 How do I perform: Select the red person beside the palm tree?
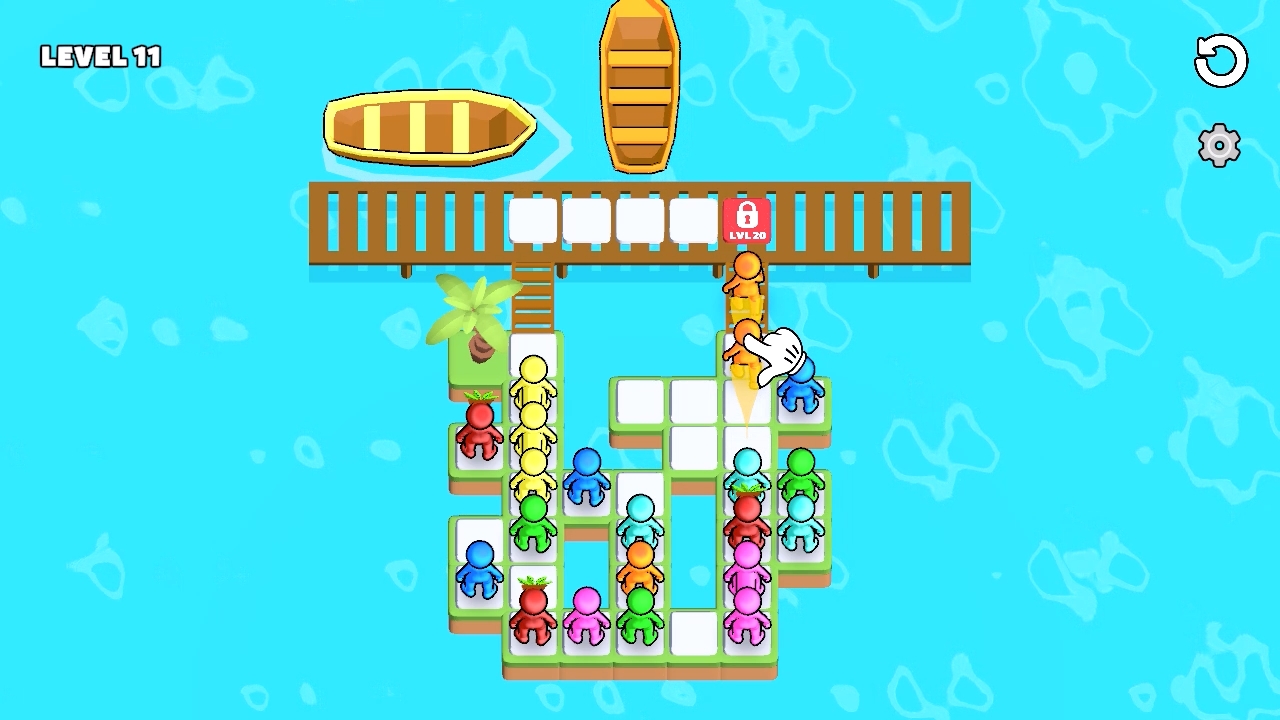tap(479, 436)
